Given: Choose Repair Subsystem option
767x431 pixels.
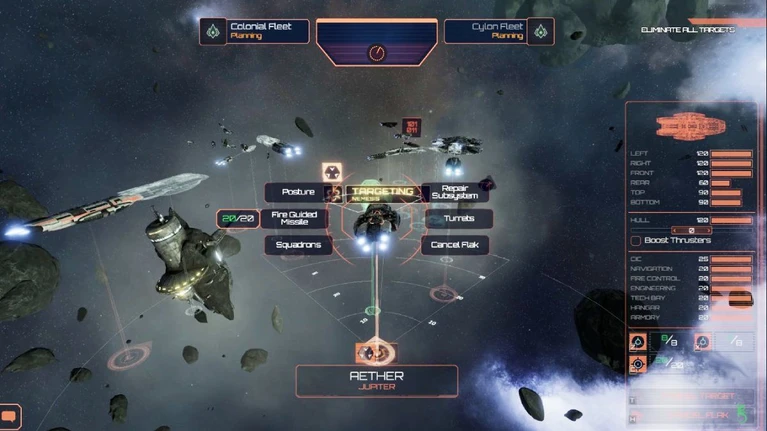Looking at the screenshot, I should (456, 192).
